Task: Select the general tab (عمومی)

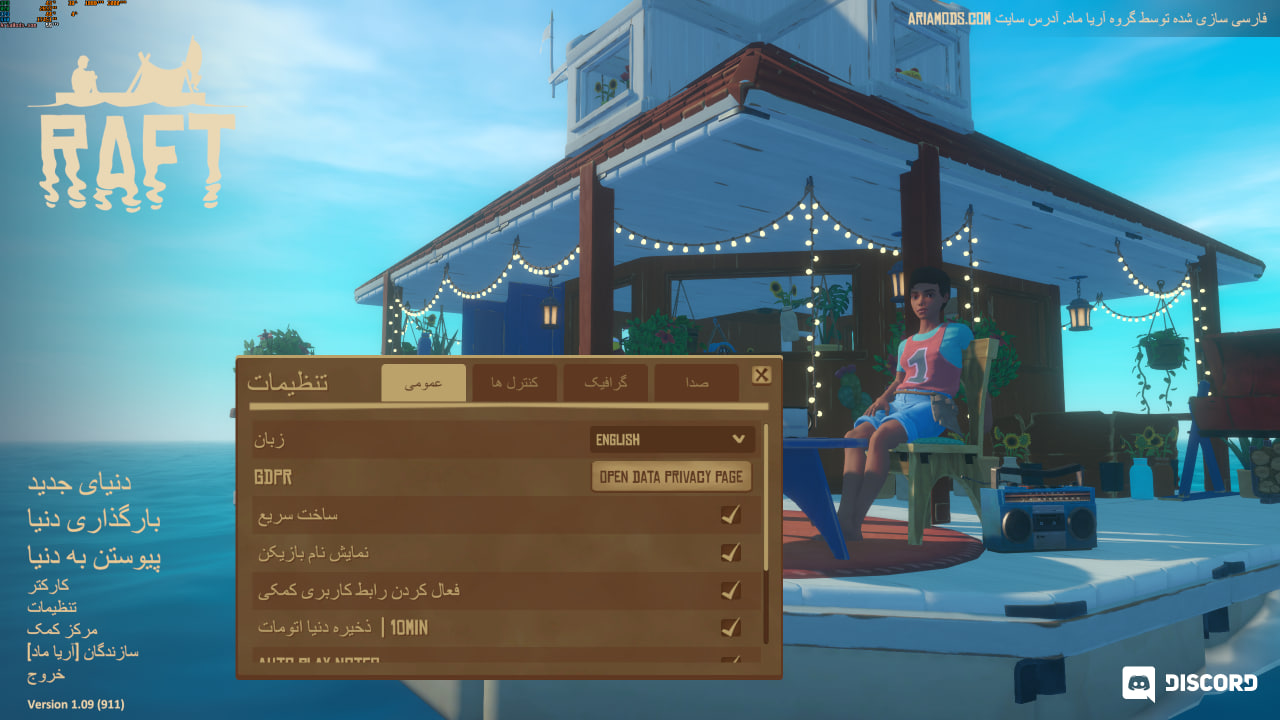Action: point(423,383)
